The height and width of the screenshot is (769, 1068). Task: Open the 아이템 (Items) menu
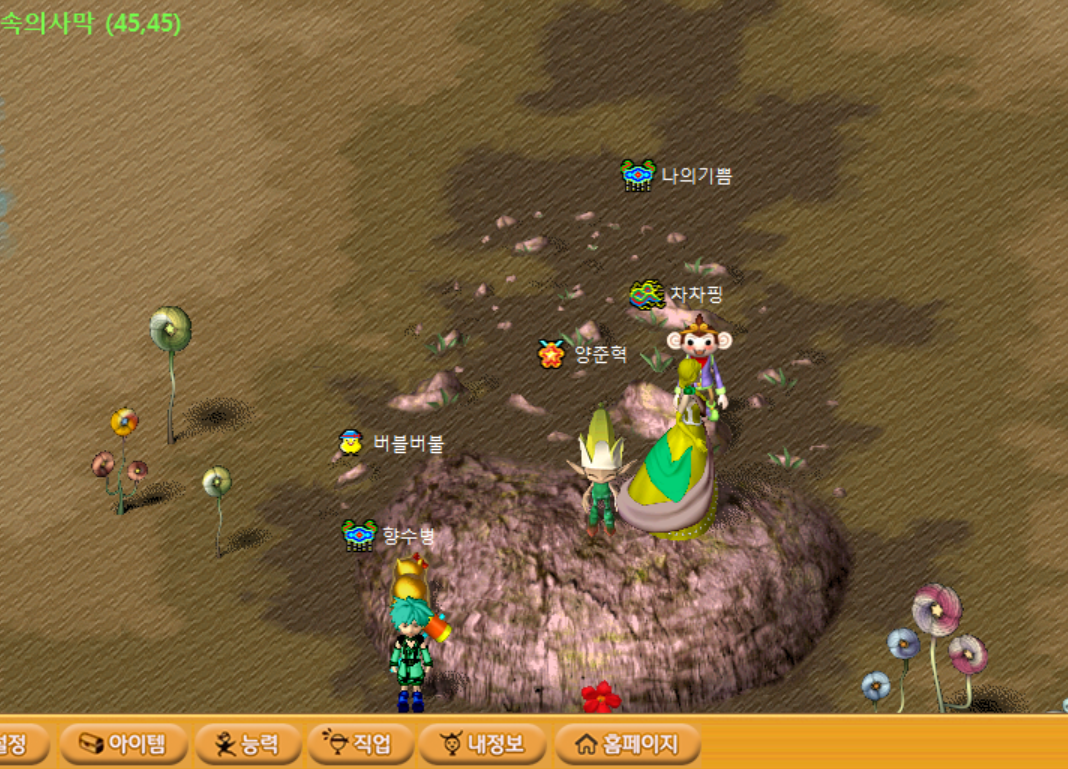[122, 744]
